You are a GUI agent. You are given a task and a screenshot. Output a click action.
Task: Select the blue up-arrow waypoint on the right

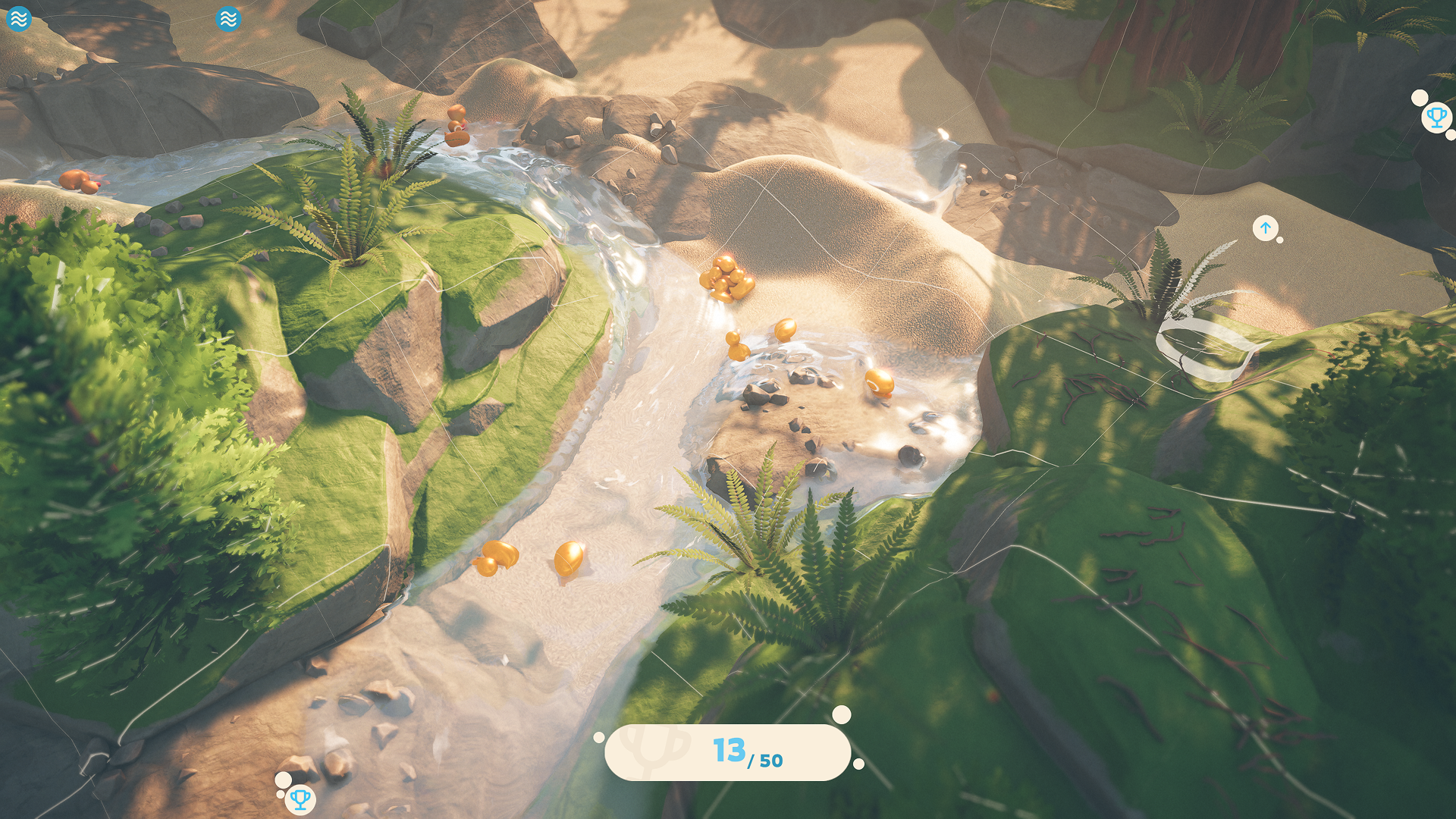click(x=1265, y=228)
